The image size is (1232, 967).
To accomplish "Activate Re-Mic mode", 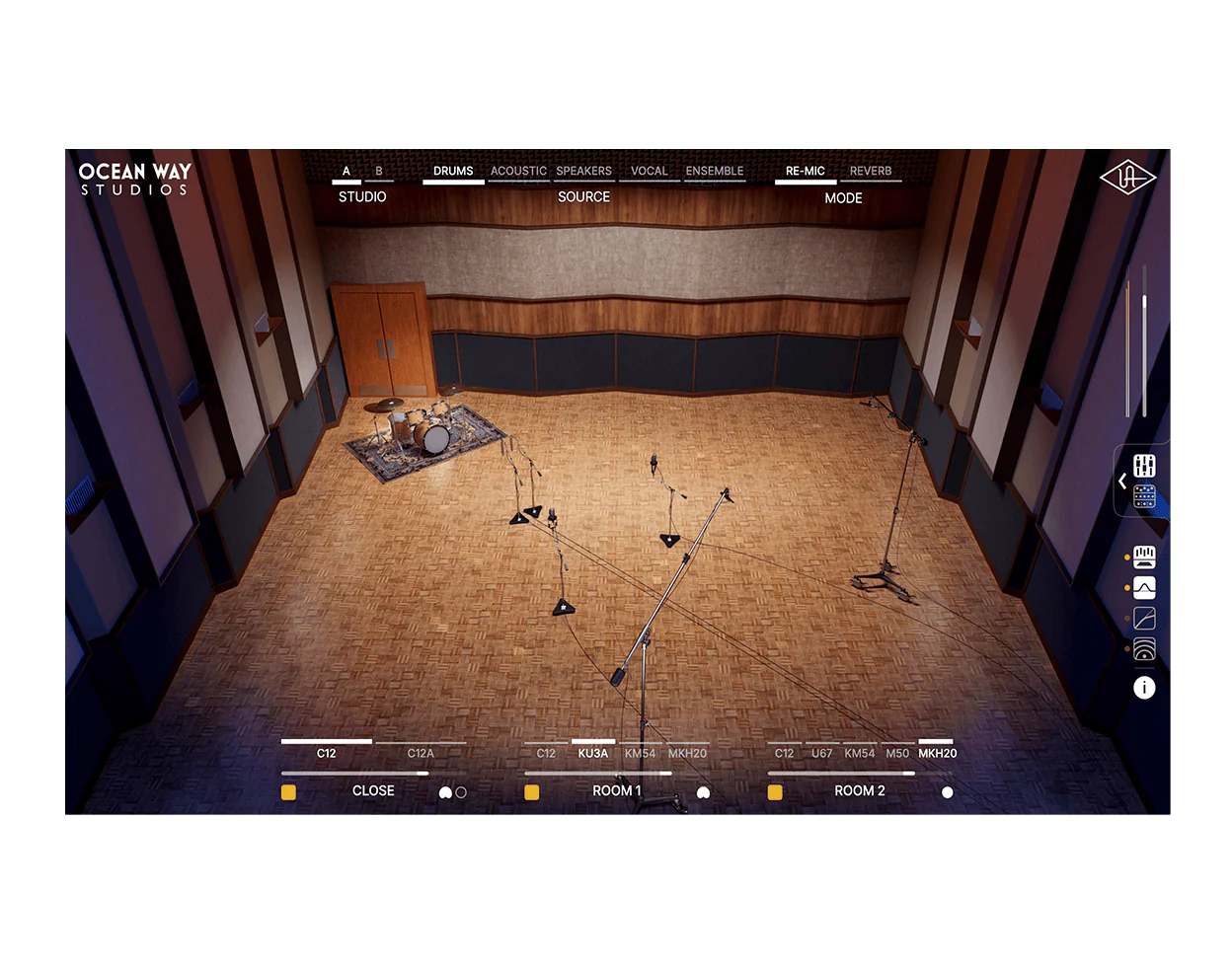I will pos(806,172).
